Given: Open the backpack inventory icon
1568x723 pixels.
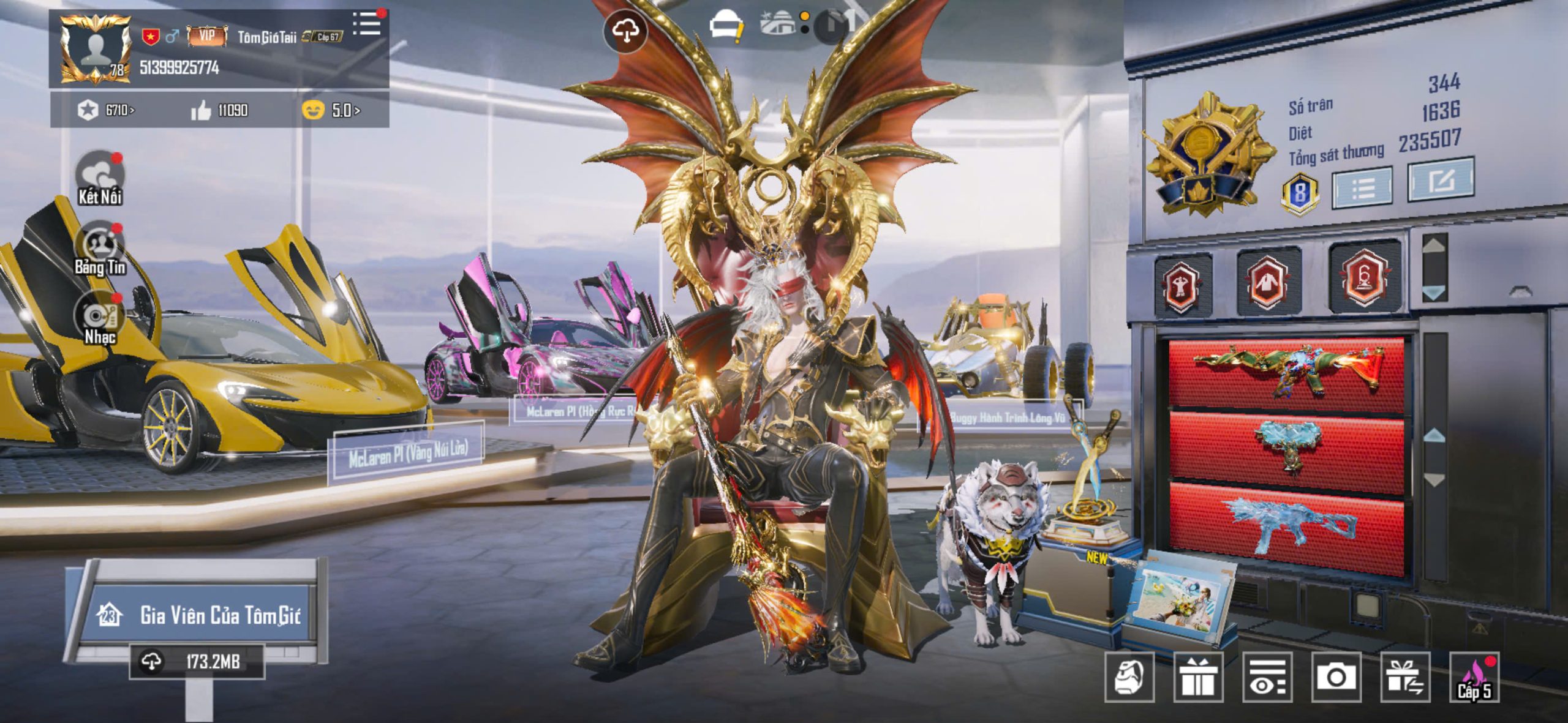Looking at the screenshot, I should 1129,676.
